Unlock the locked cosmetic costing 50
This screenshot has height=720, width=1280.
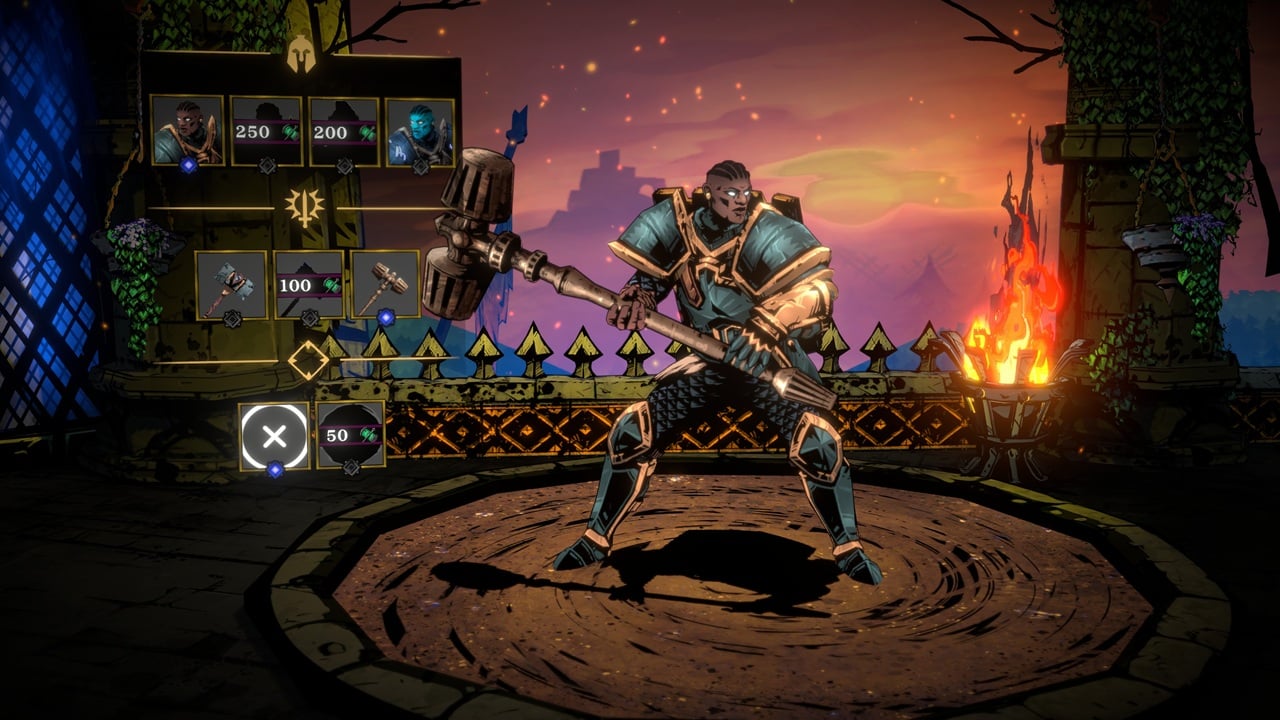351,435
